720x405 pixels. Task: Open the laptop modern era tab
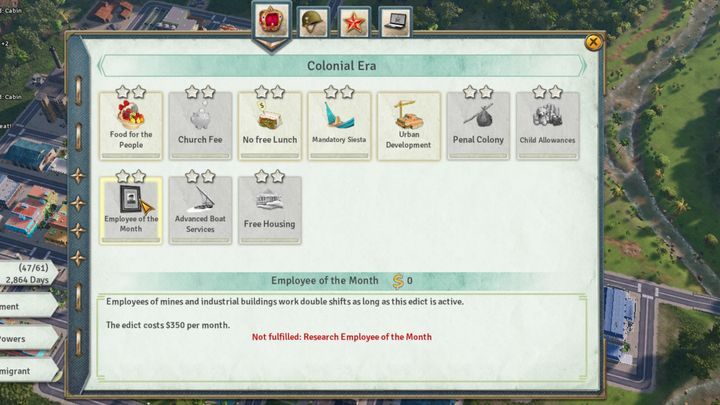click(396, 22)
